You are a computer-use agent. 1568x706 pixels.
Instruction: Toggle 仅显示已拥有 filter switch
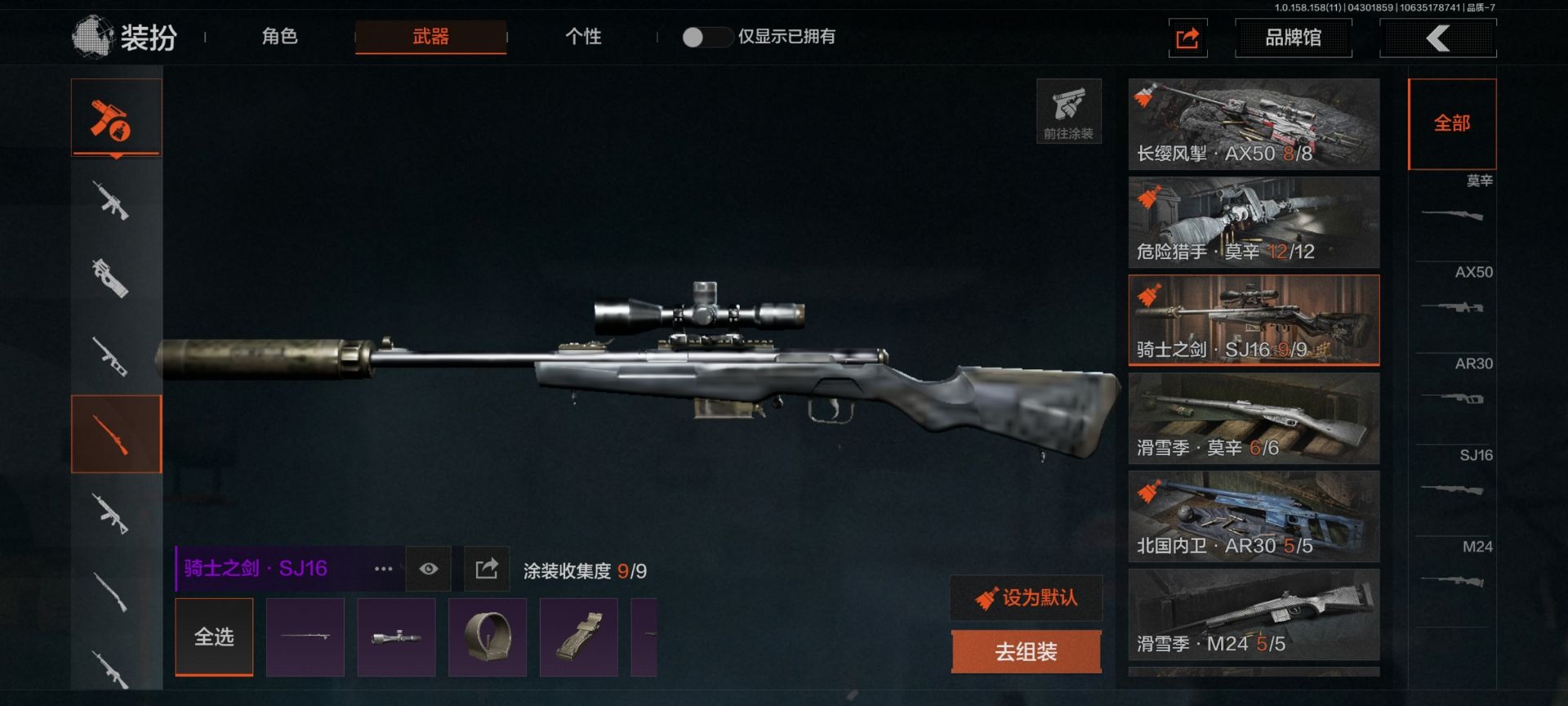(x=705, y=37)
